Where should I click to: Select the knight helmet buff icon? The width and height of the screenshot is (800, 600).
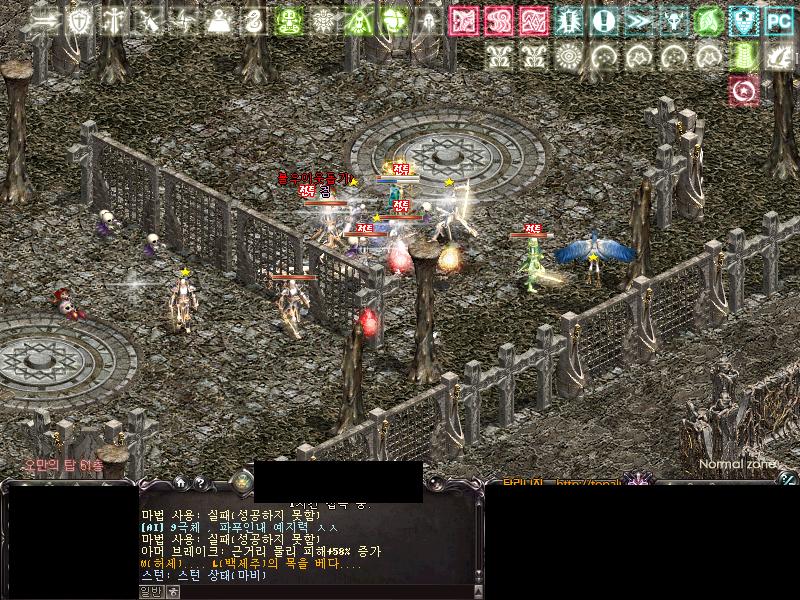pos(428,20)
